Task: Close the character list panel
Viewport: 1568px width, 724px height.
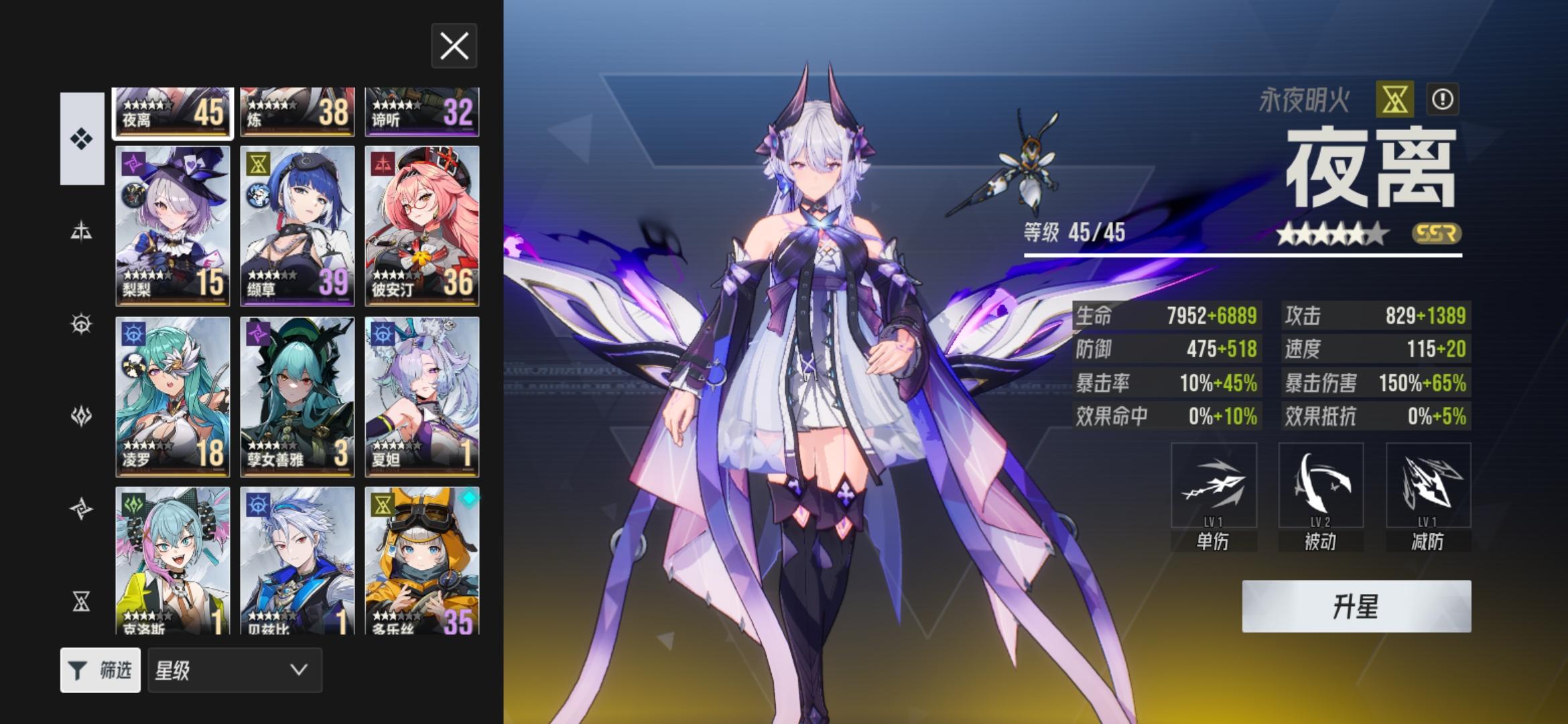Action: tap(454, 46)
